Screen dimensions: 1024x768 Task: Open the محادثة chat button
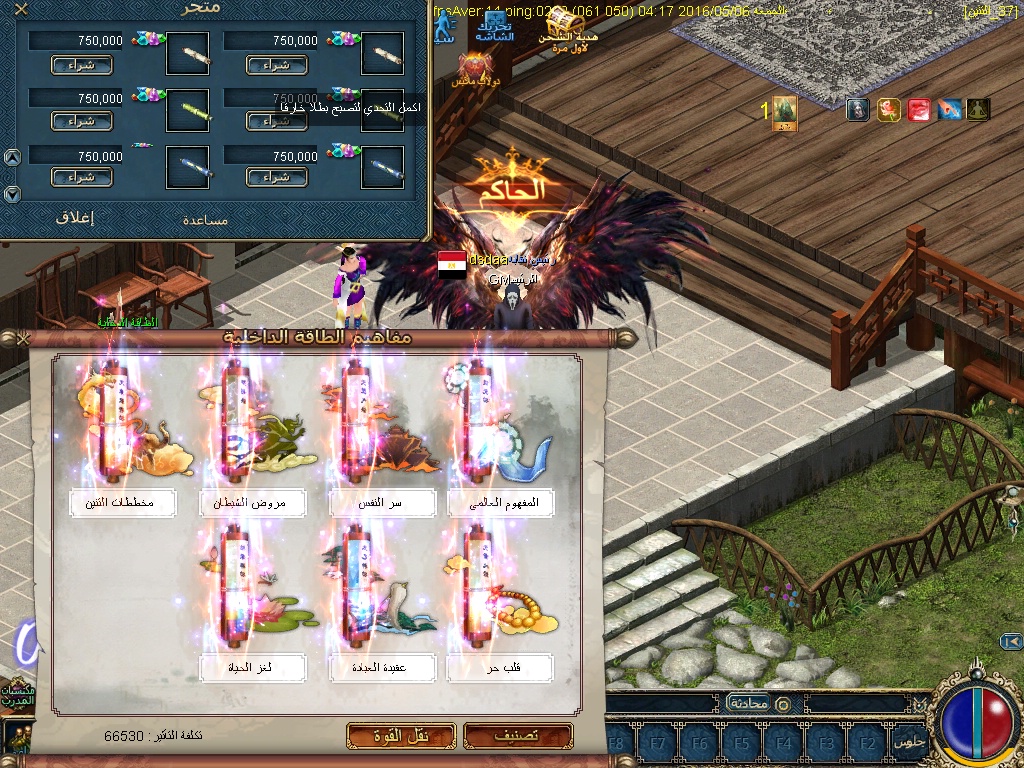[747, 703]
